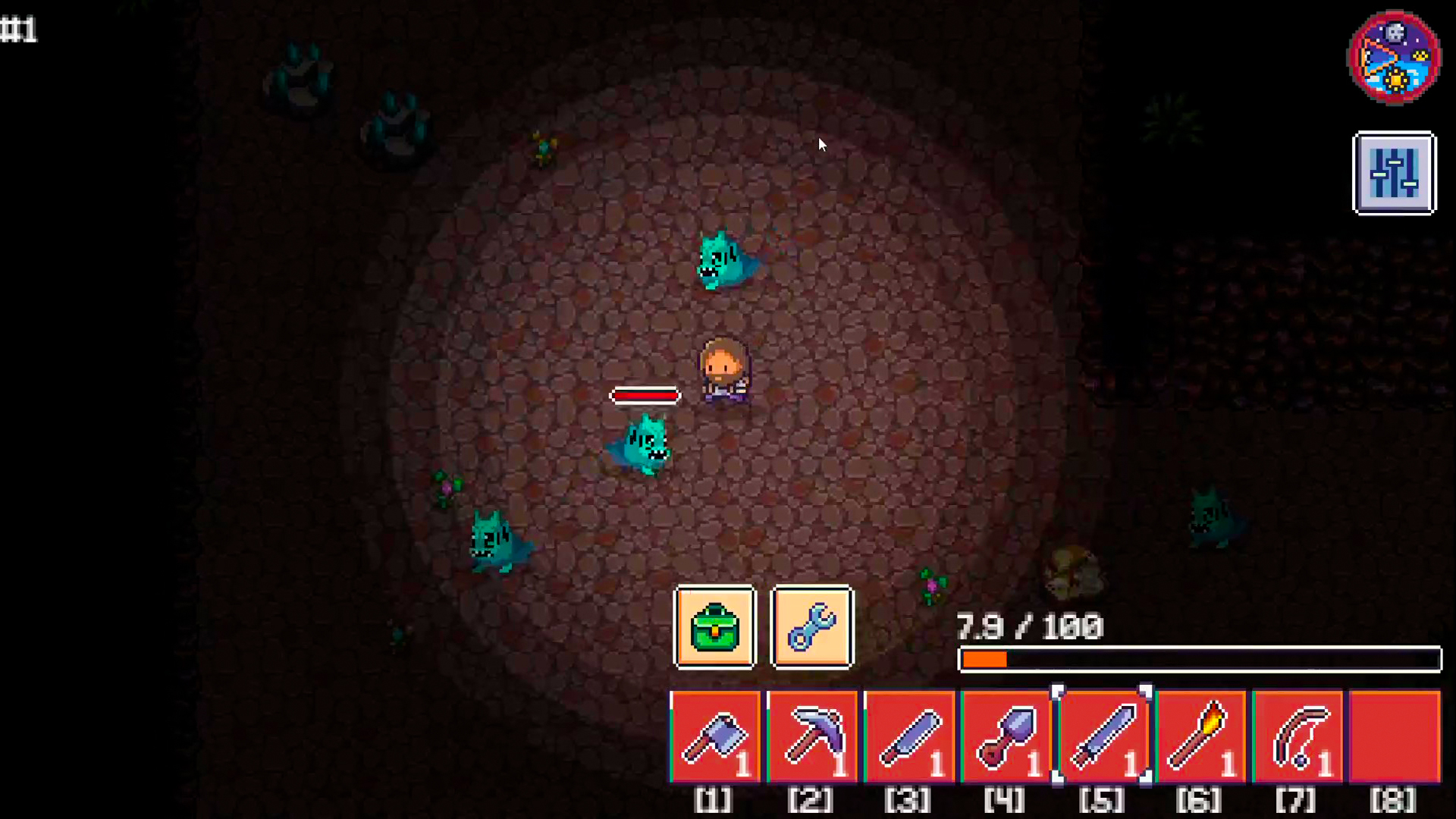Click the [1] hotkey label below the axe
Viewport: 1456px width, 819px height.
pyautogui.click(x=711, y=800)
